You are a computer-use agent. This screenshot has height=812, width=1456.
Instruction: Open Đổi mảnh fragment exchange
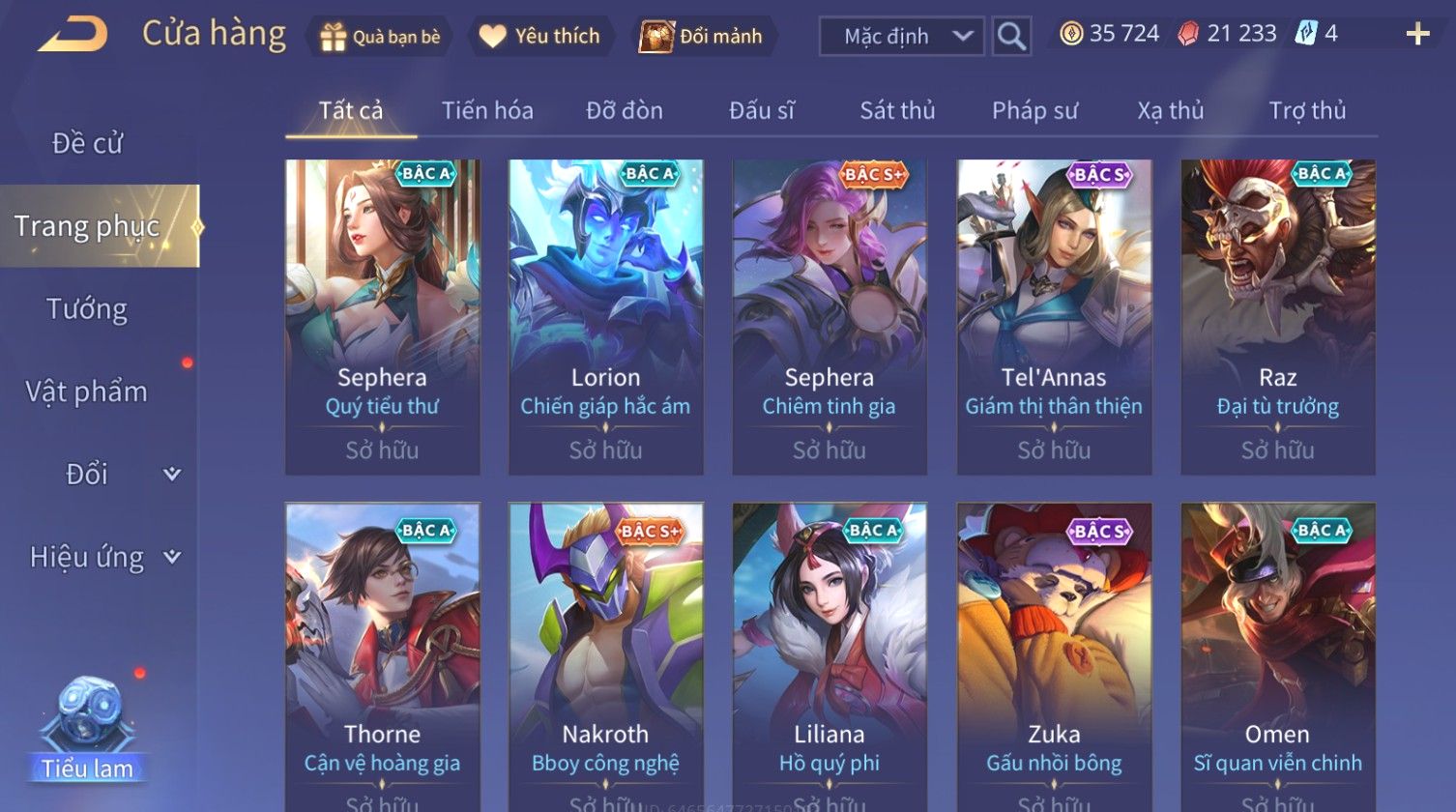point(703,37)
